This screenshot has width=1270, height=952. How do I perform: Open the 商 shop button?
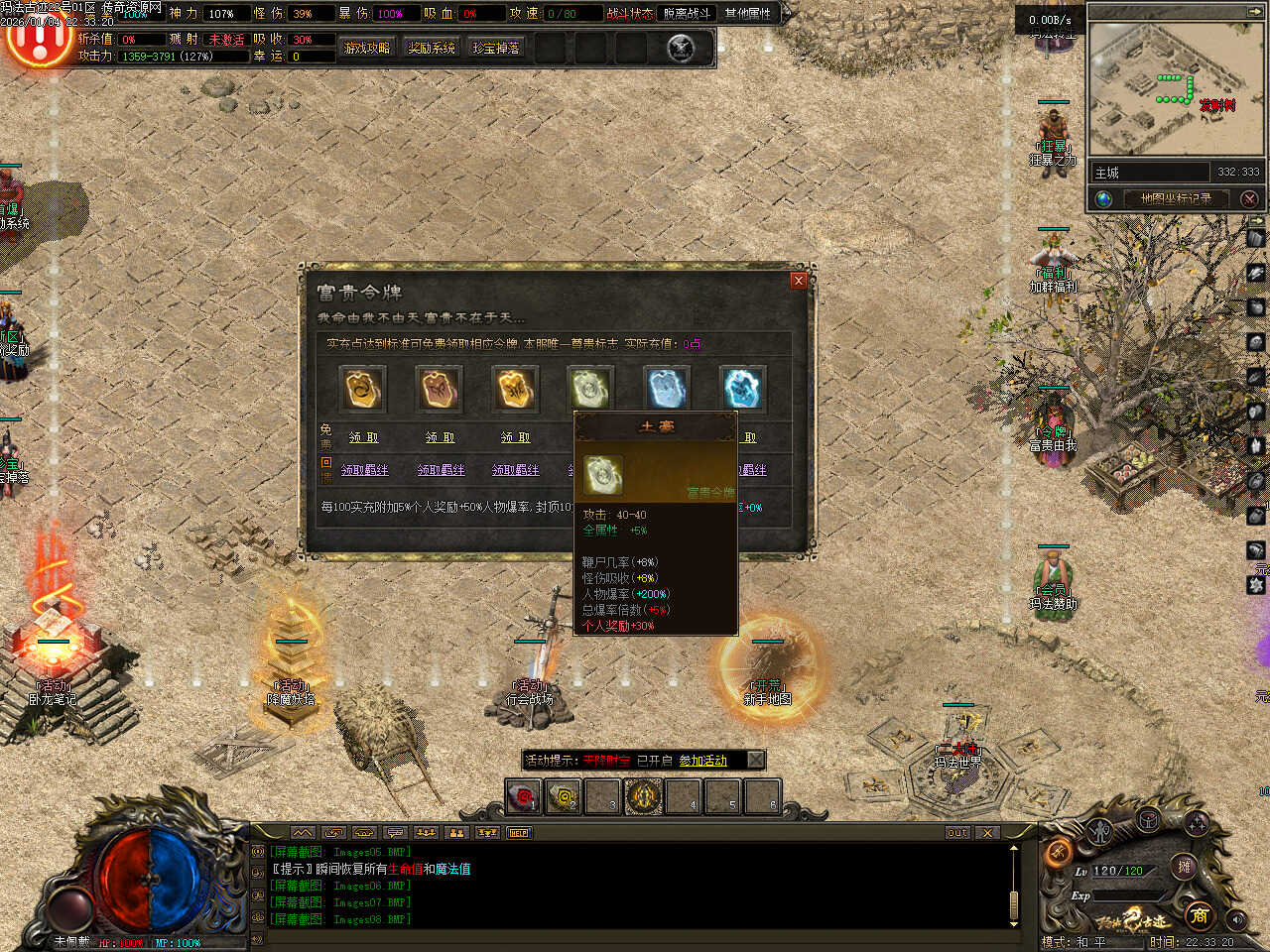coord(1200,915)
